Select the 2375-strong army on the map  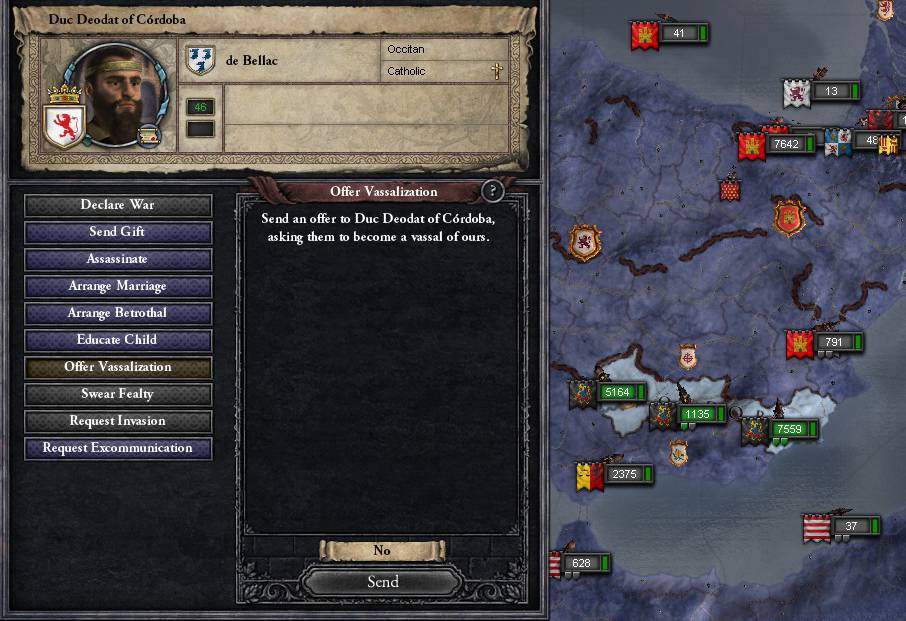tap(623, 474)
